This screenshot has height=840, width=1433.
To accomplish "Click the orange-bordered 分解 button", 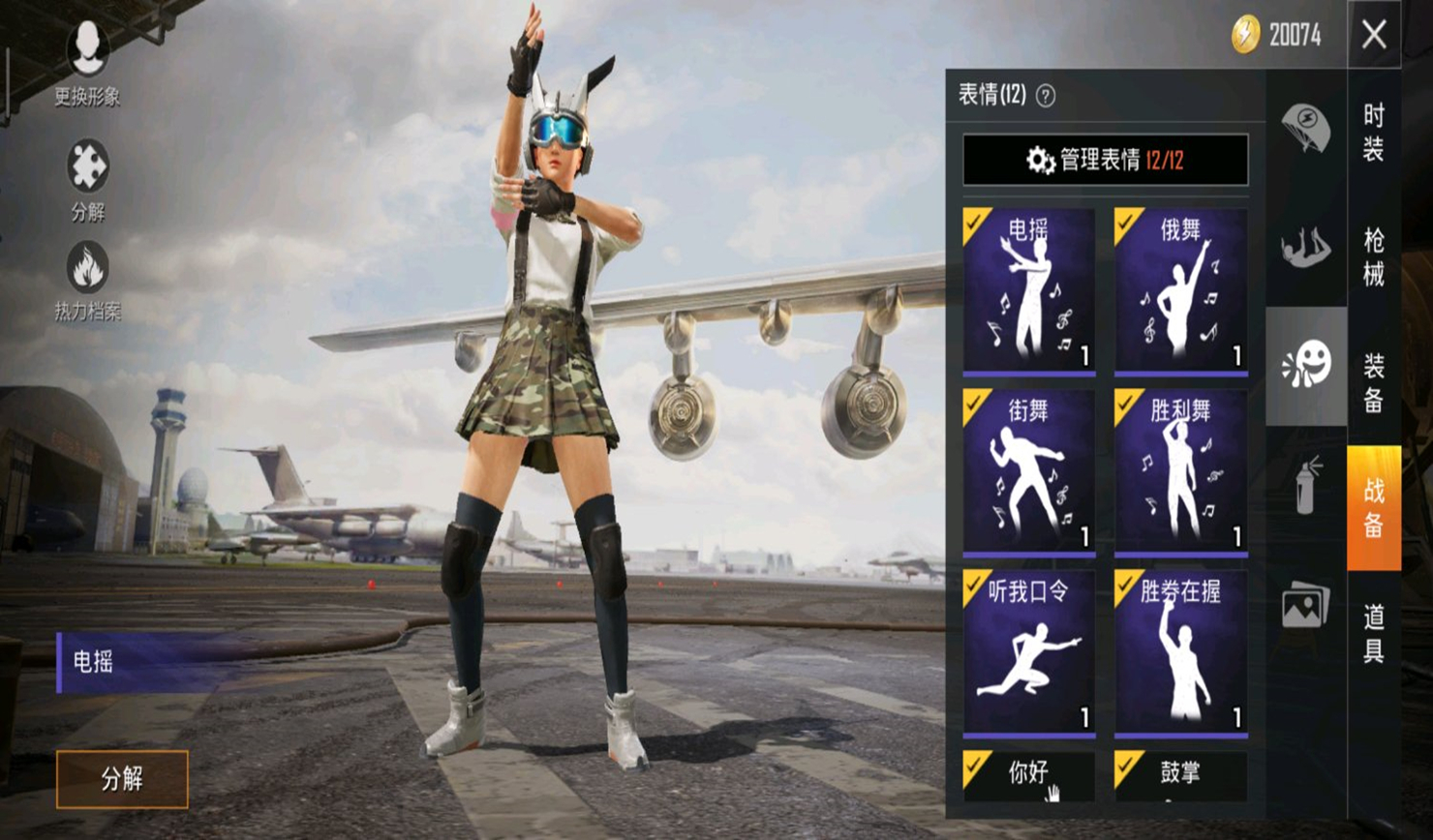I will pyautogui.click(x=122, y=779).
